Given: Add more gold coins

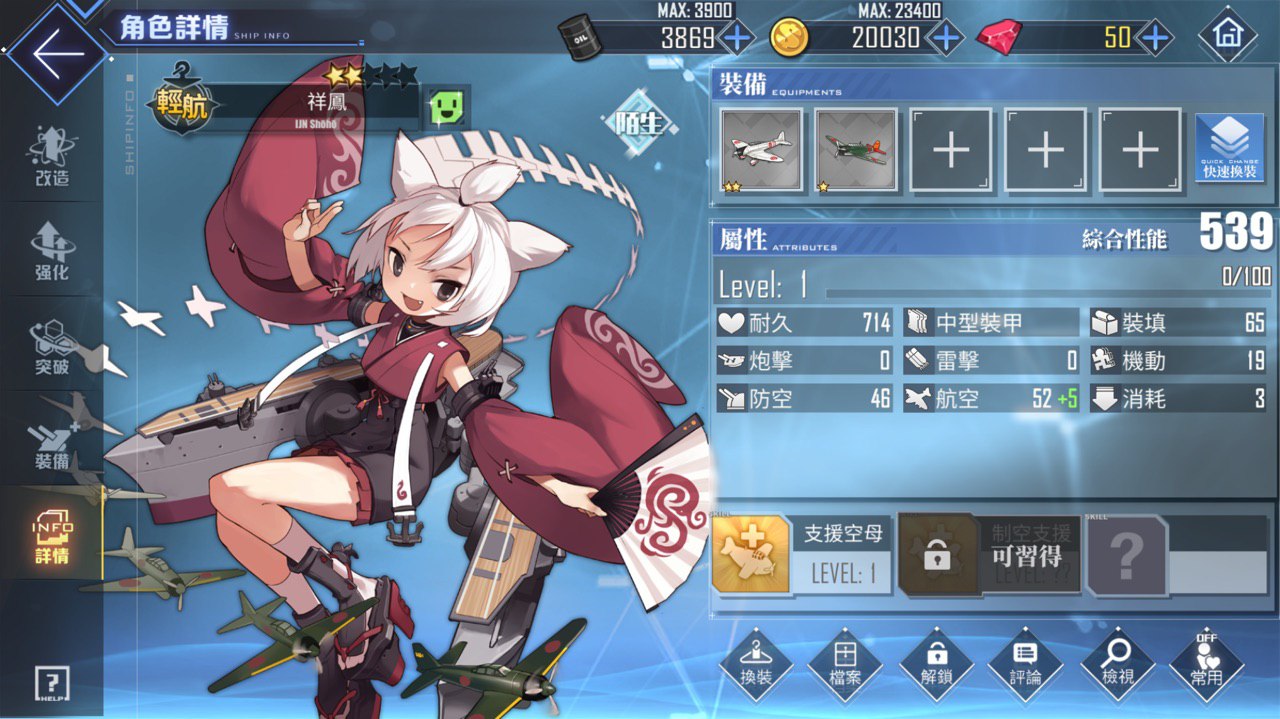Looking at the screenshot, I should pos(945,38).
